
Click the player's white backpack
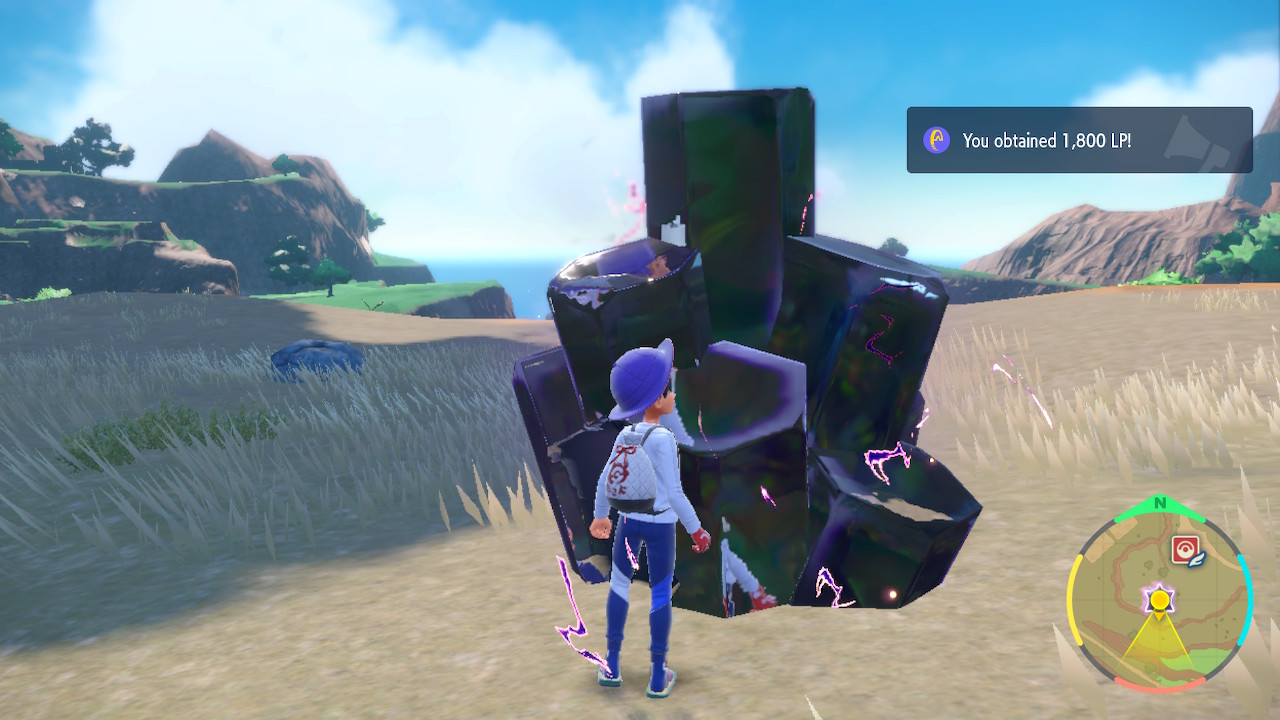pyautogui.click(x=628, y=470)
